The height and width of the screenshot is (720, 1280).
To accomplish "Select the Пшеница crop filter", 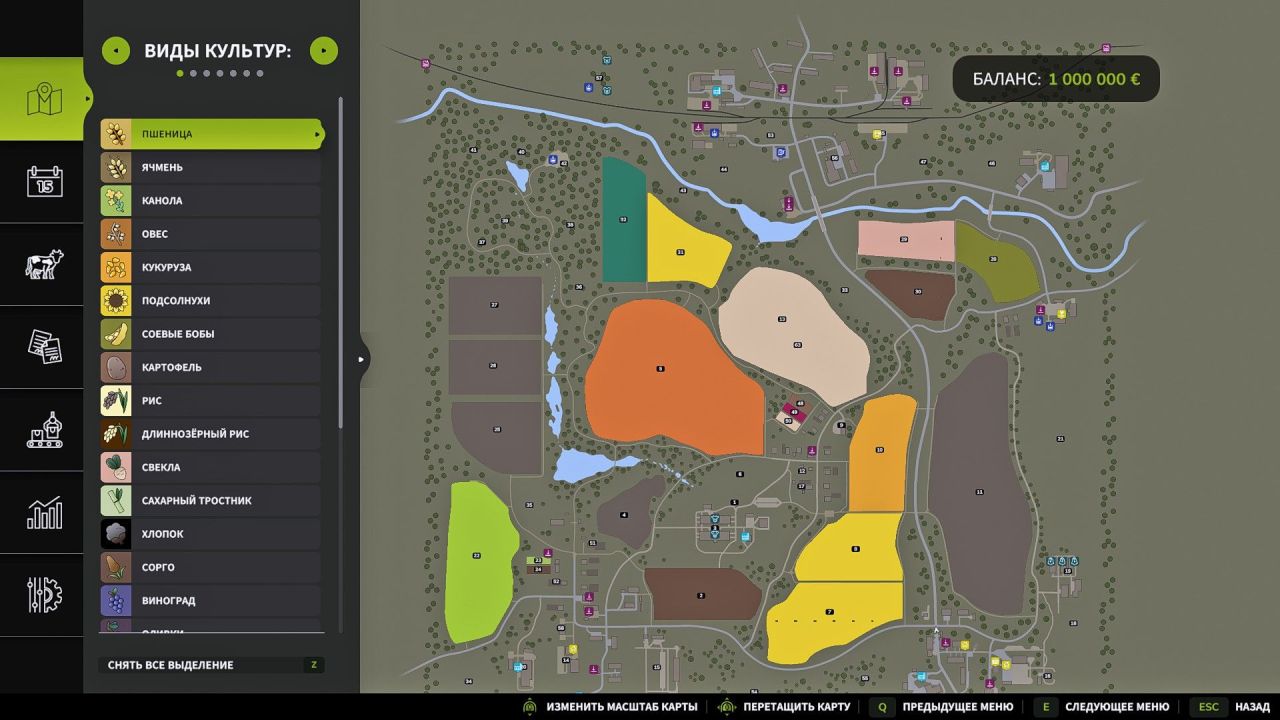I will click(211, 134).
